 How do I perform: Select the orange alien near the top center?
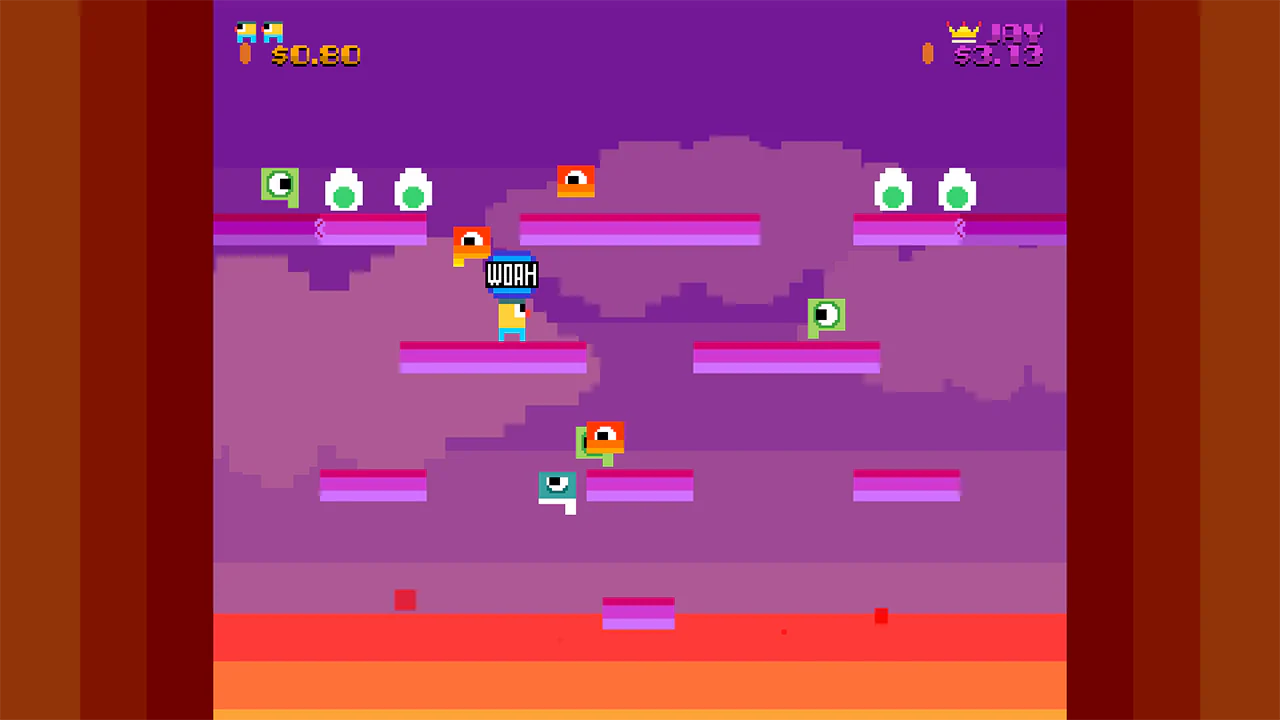click(x=576, y=180)
